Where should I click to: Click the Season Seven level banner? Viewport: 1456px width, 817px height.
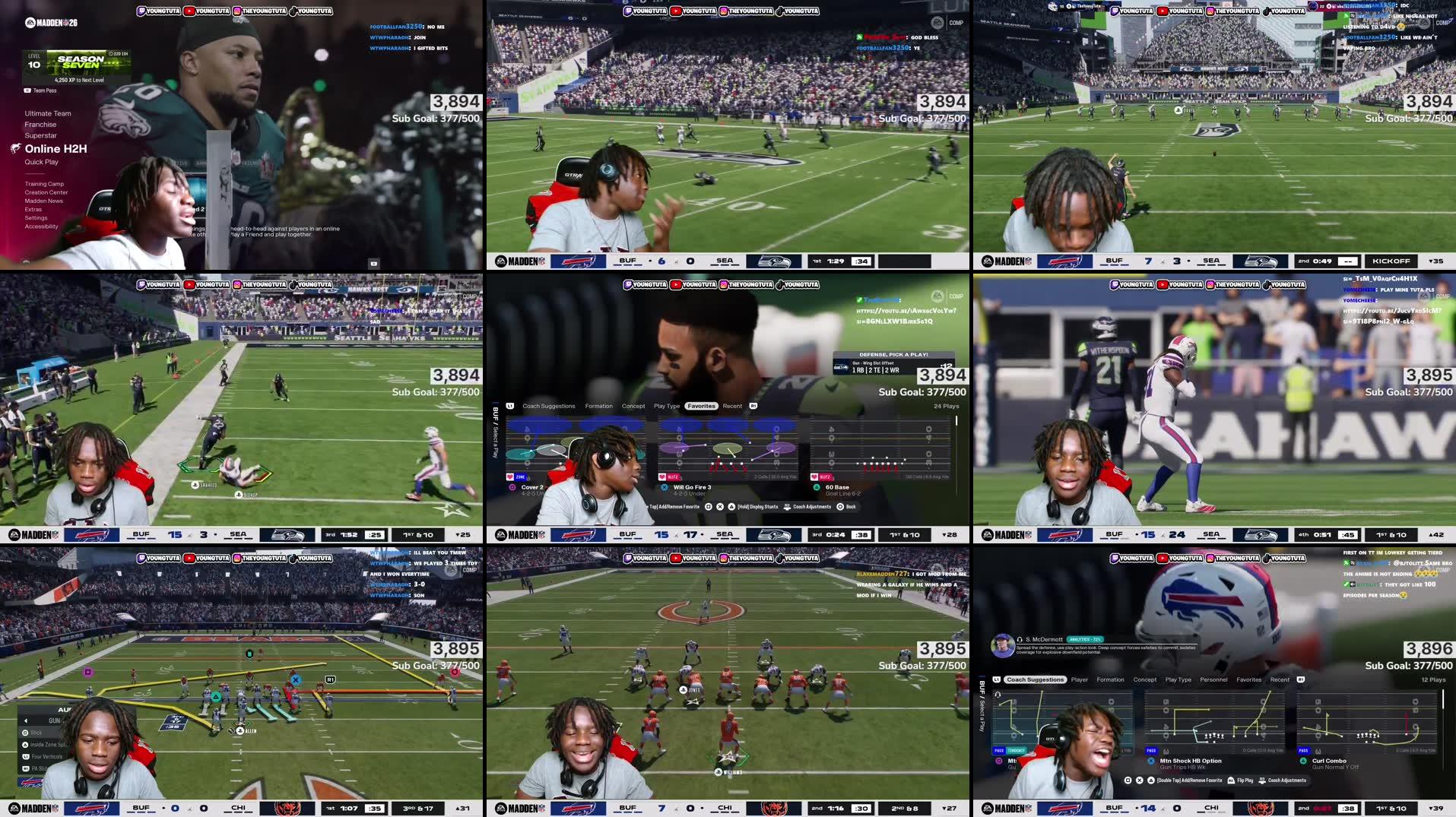(81, 62)
